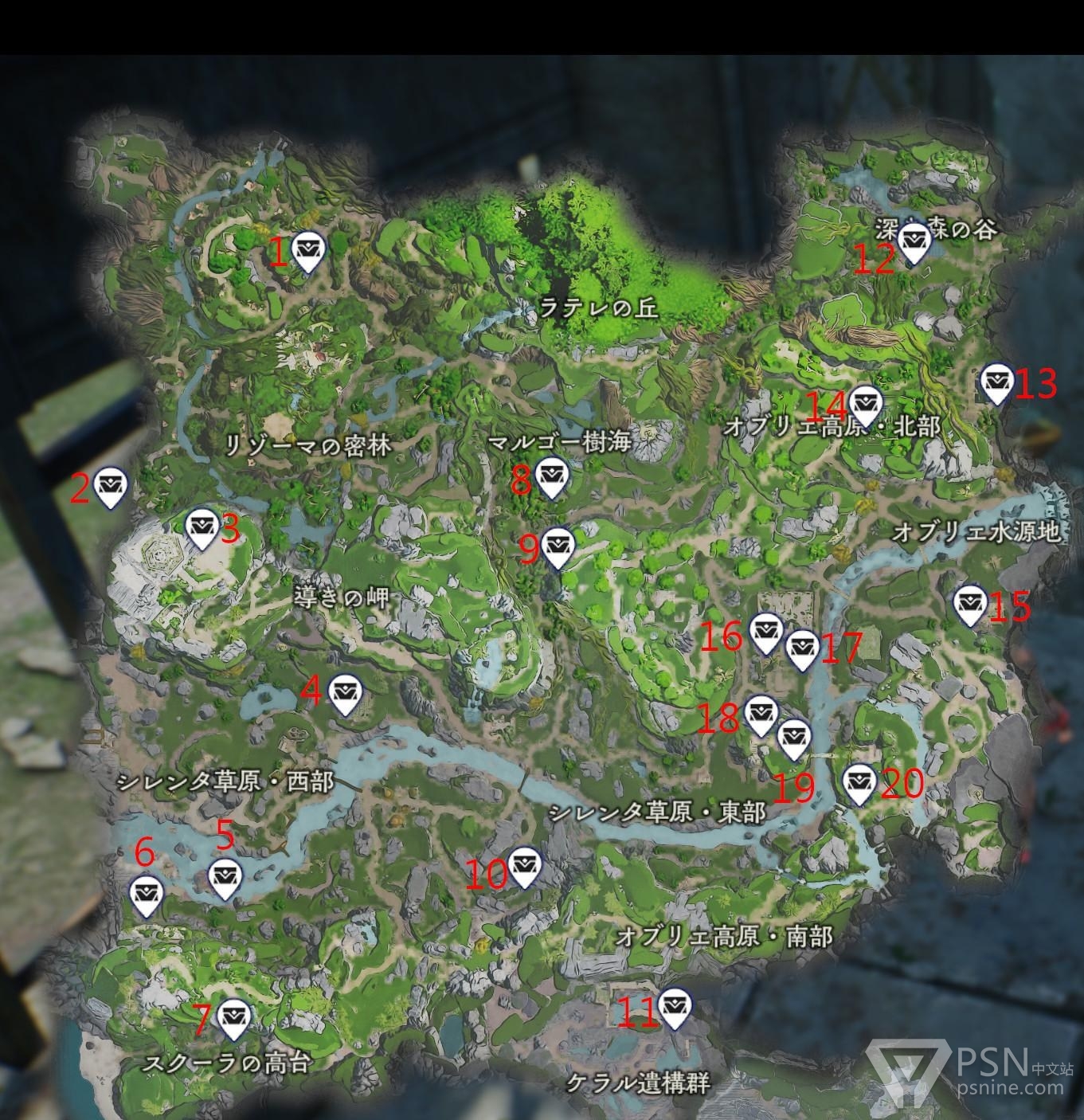
Task: Choose chest marker number 15
Action: pos(969,605)
